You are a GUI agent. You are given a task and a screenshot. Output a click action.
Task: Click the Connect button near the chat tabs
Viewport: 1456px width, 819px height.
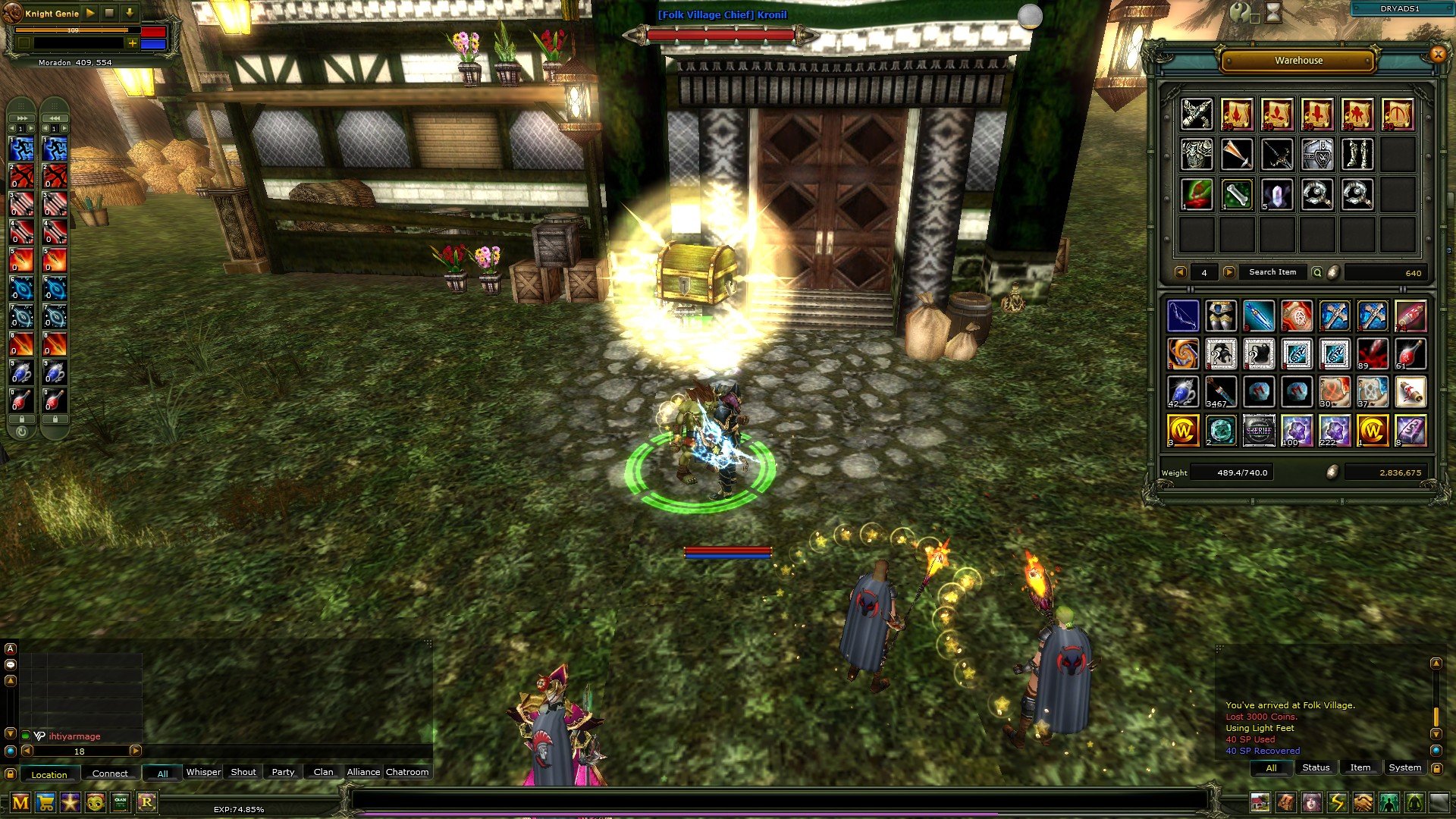point(111,773)
